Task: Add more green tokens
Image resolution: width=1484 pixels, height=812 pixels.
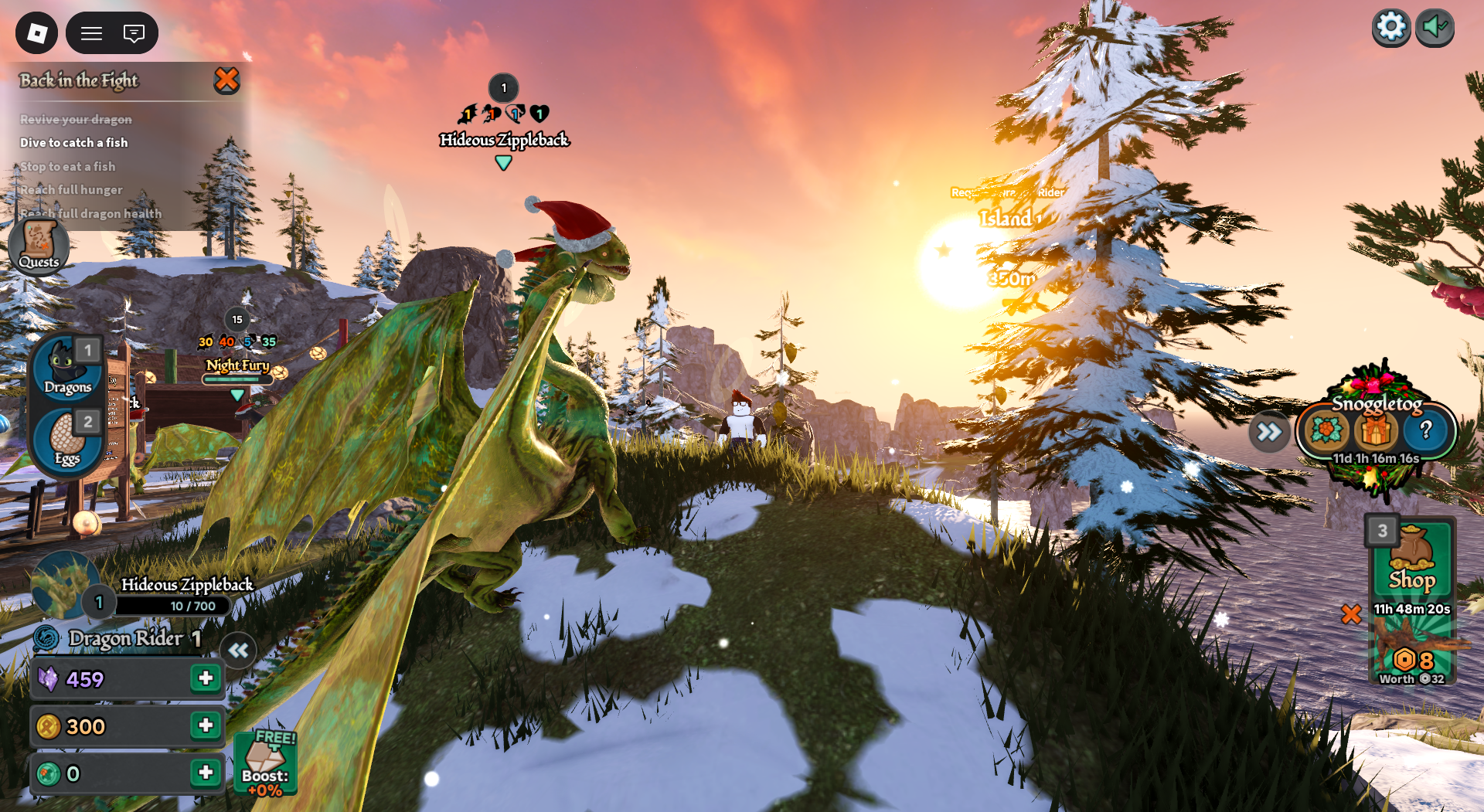Action: [x=206, y=773]
